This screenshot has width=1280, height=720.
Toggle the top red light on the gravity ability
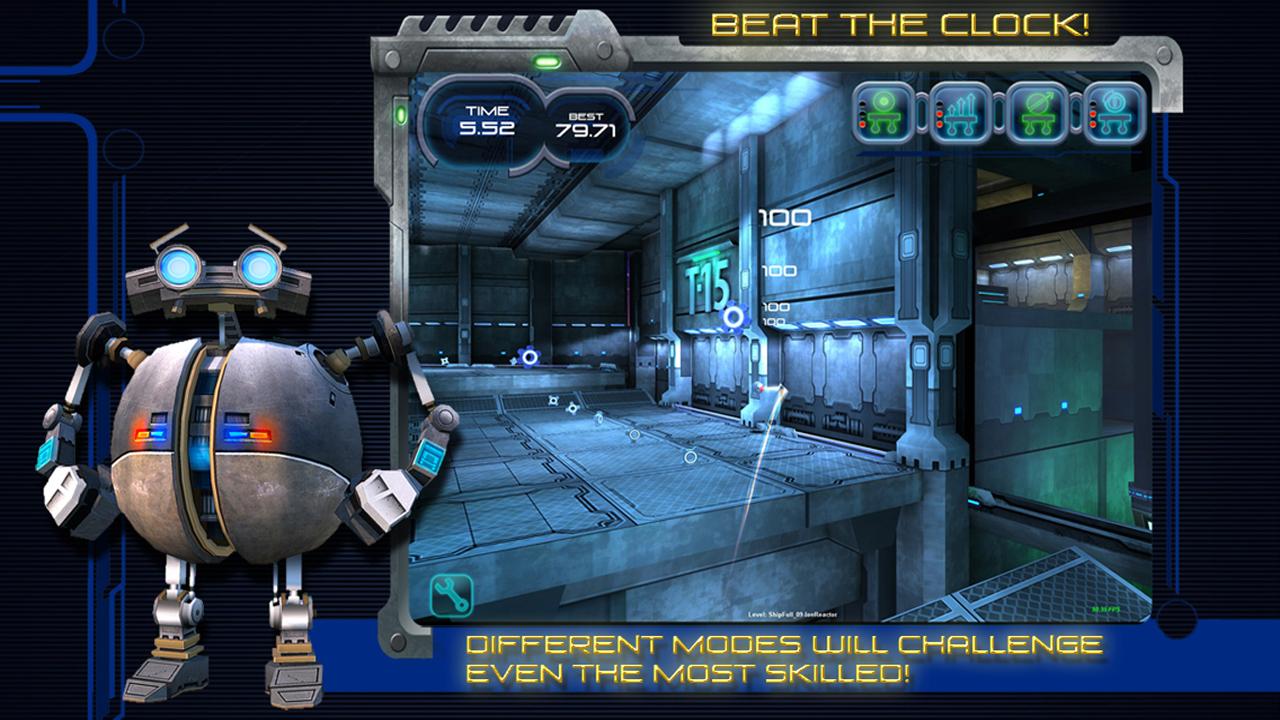click(1093, 113)
